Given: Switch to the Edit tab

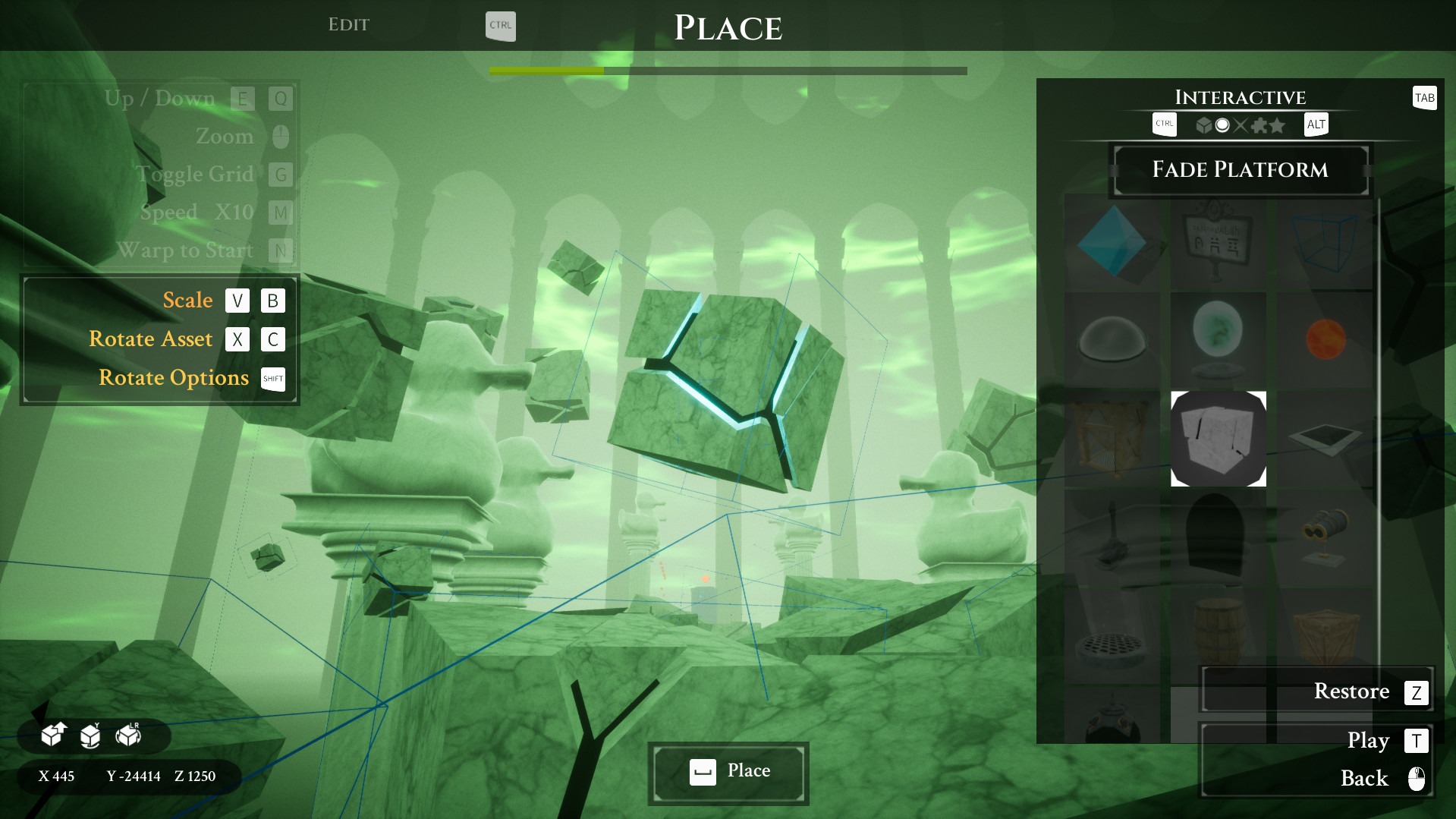Looking at the screenshot, I should (x=349, y=24).
